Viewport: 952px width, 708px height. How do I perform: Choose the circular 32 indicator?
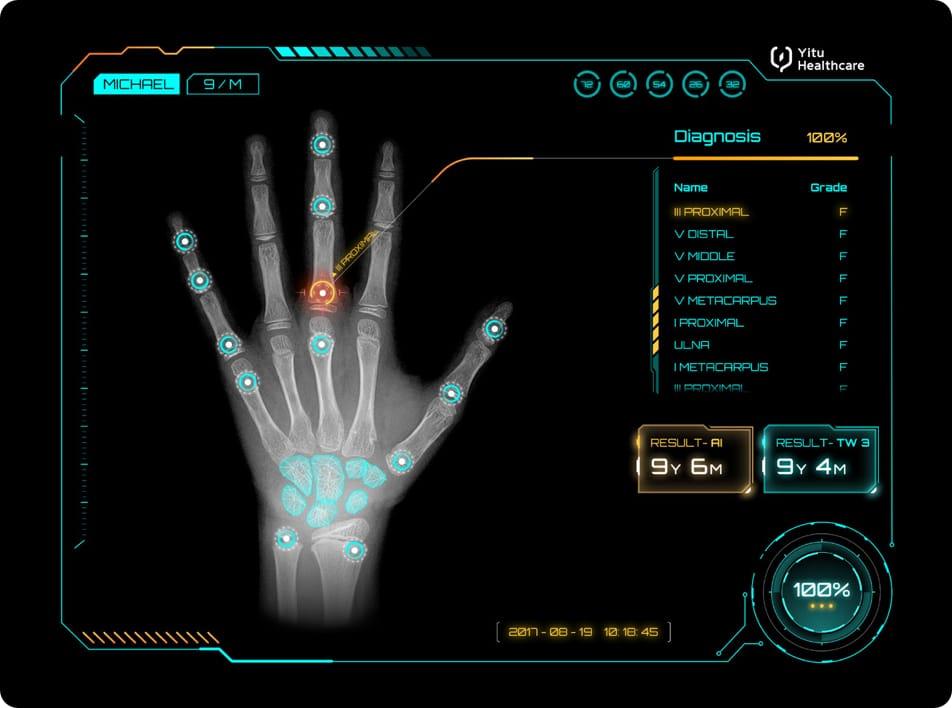point(732,85)
